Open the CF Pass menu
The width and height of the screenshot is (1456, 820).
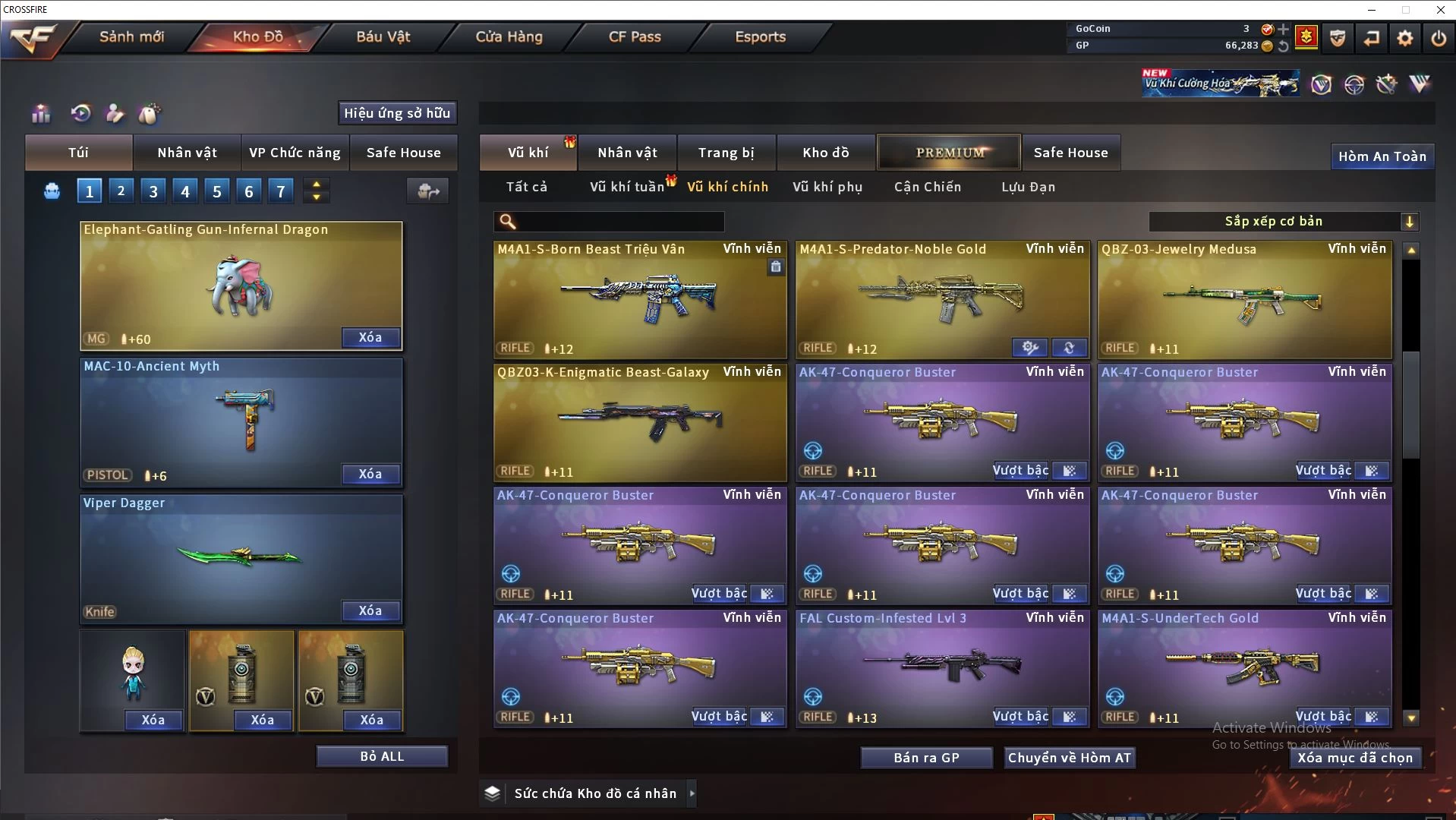[x=635, y=36]
